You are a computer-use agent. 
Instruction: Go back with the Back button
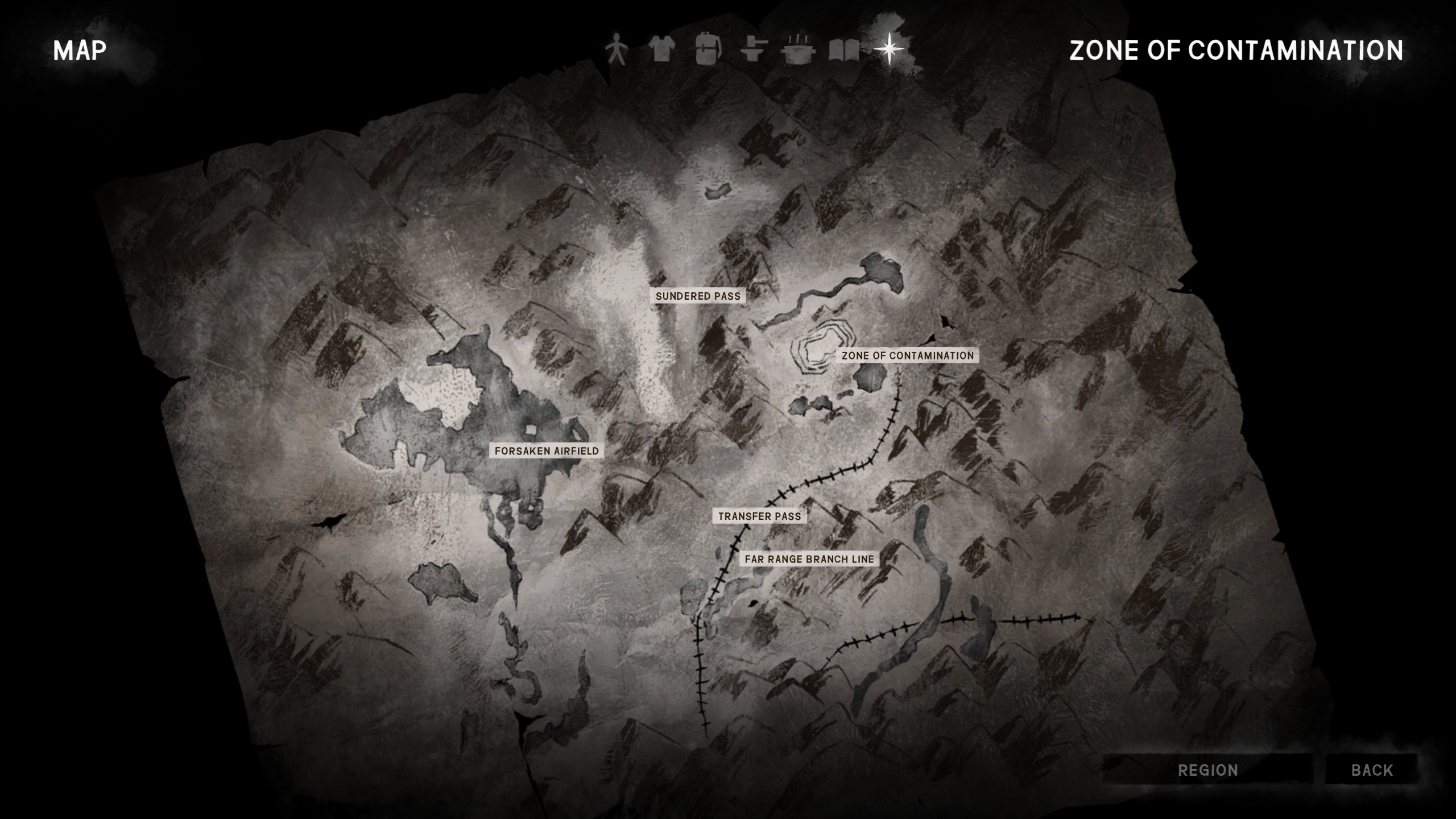point(1372,770)
